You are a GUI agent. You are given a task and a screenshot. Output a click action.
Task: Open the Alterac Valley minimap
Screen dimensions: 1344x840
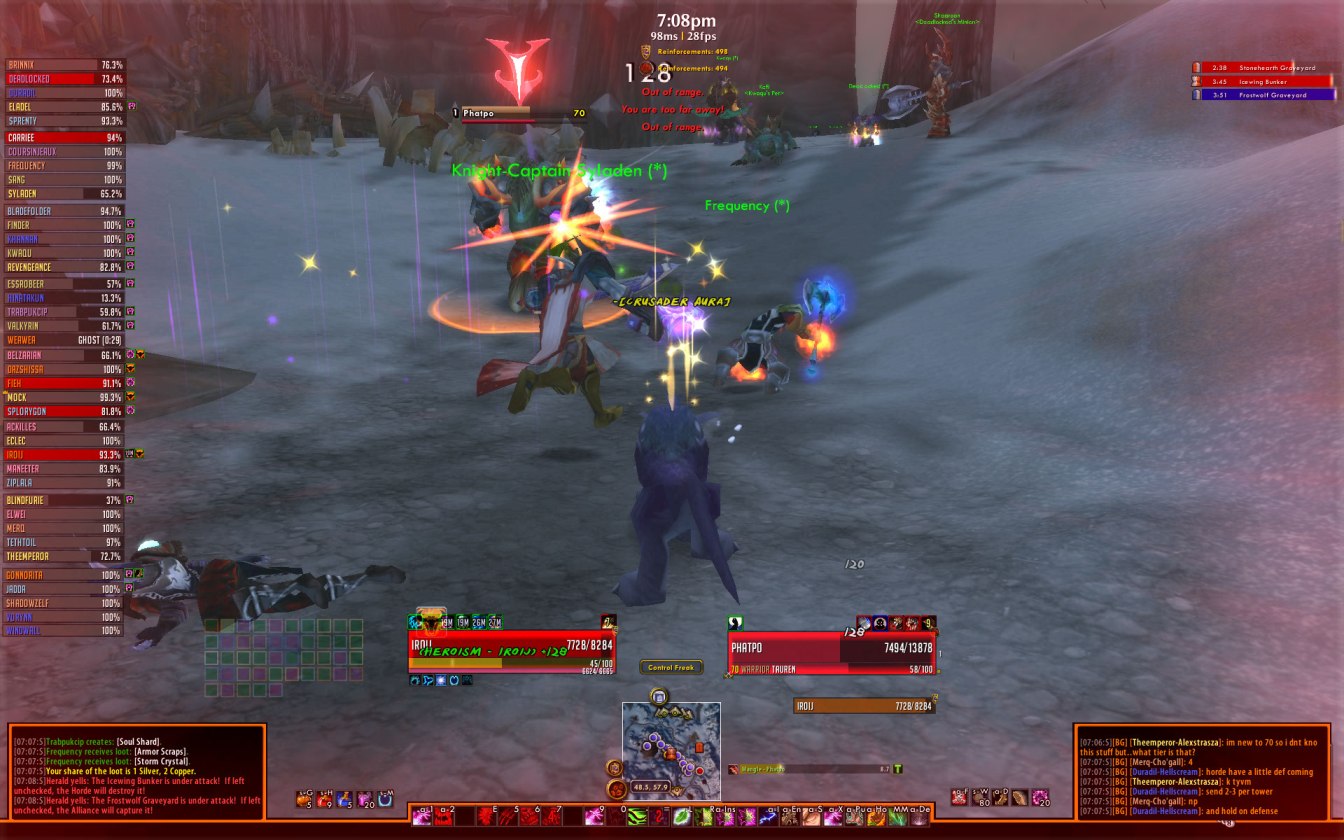(x=671, y=738)
